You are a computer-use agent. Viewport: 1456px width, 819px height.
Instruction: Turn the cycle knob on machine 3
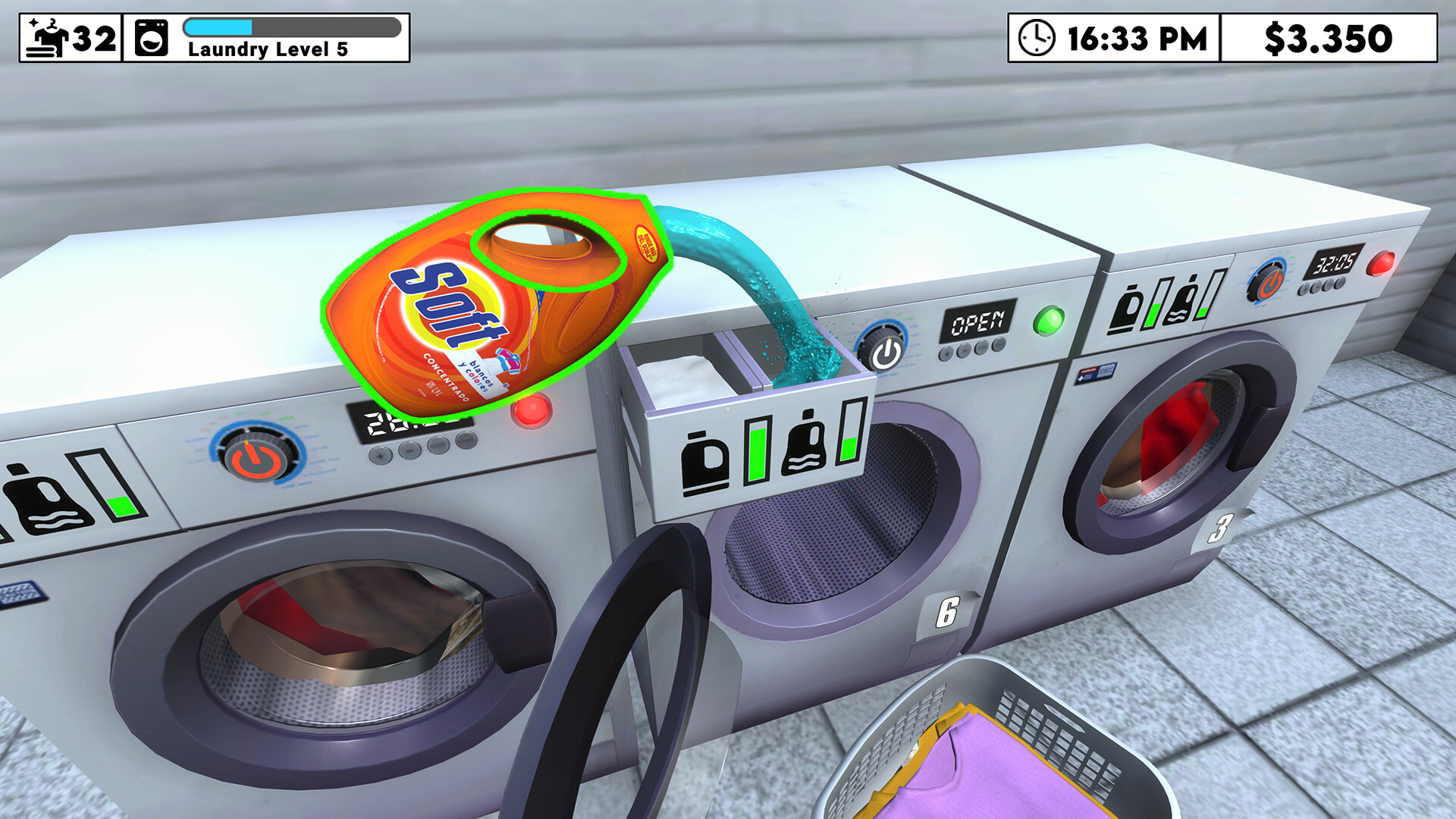[1269, 281]
